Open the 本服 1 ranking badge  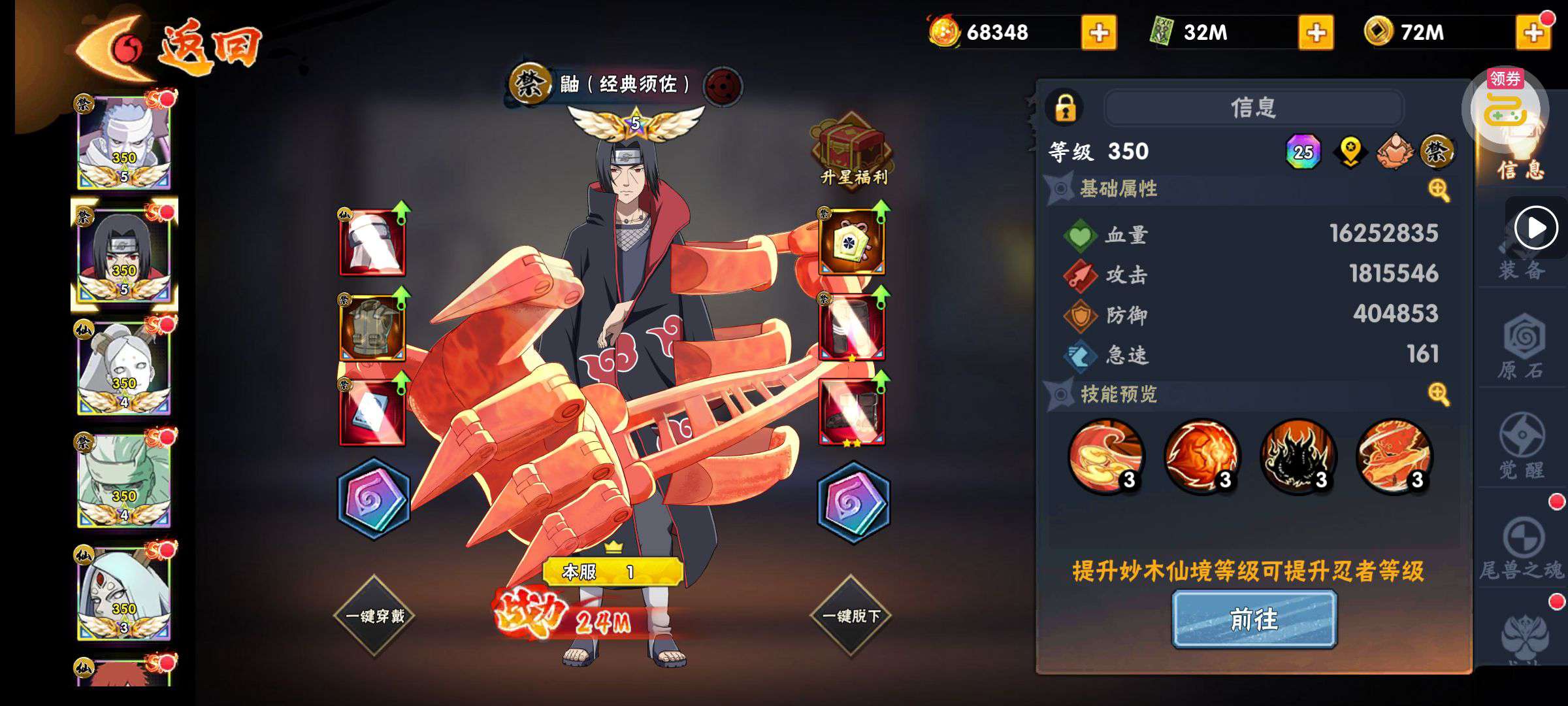pos(613,572)
